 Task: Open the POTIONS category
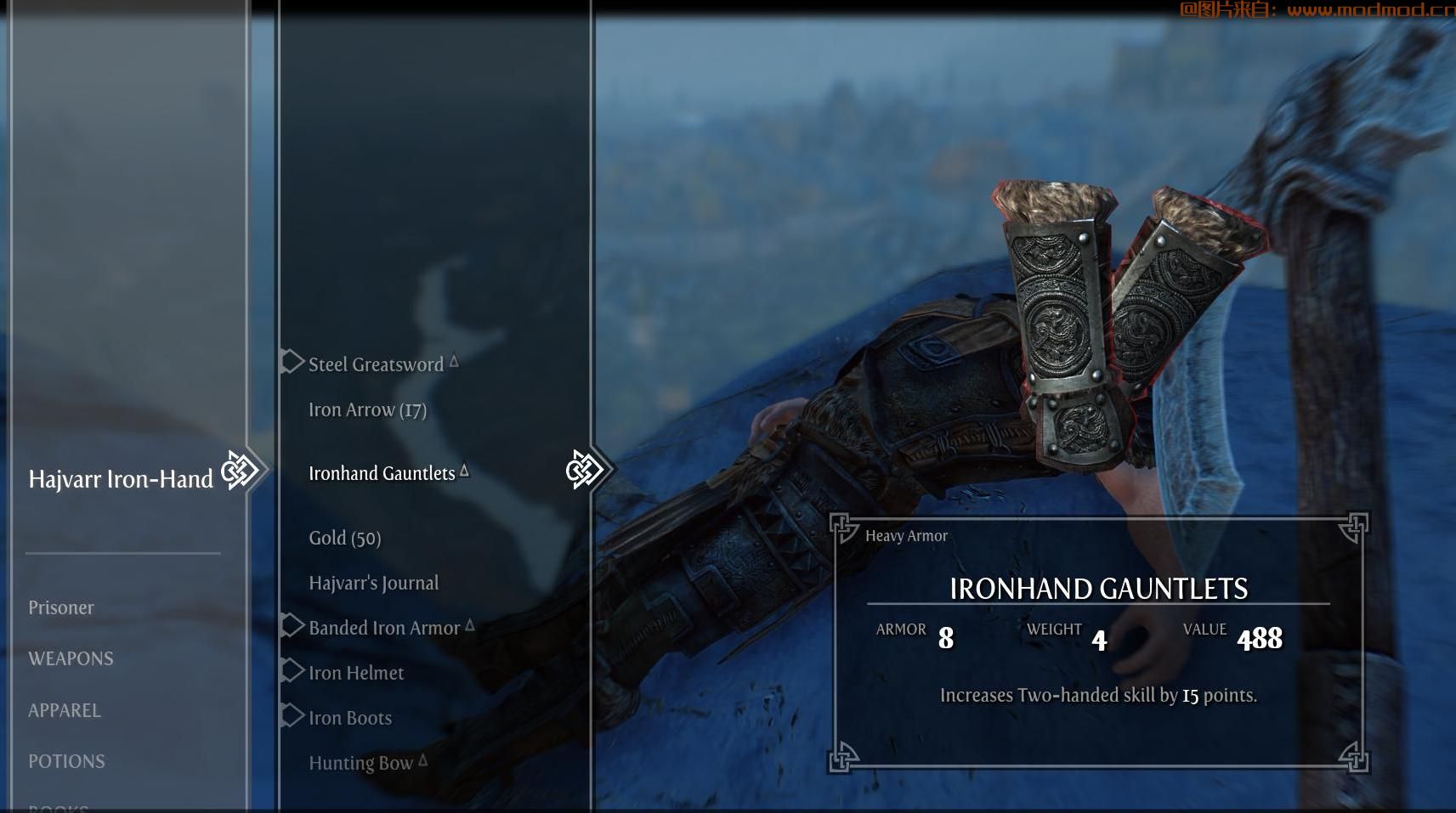coord(66,761)
